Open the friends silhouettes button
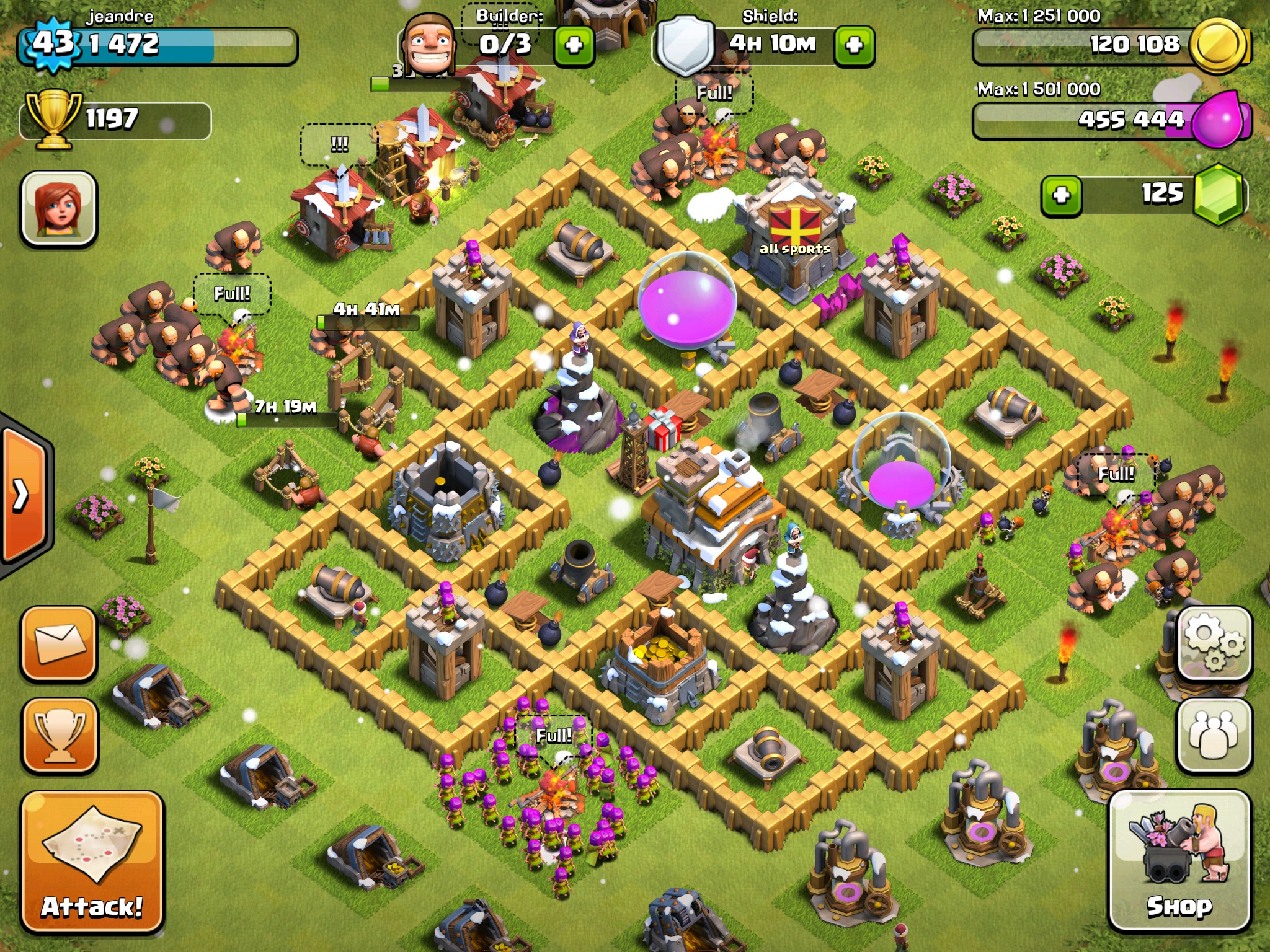The image size is (1270, 952). pos(1214,734)
